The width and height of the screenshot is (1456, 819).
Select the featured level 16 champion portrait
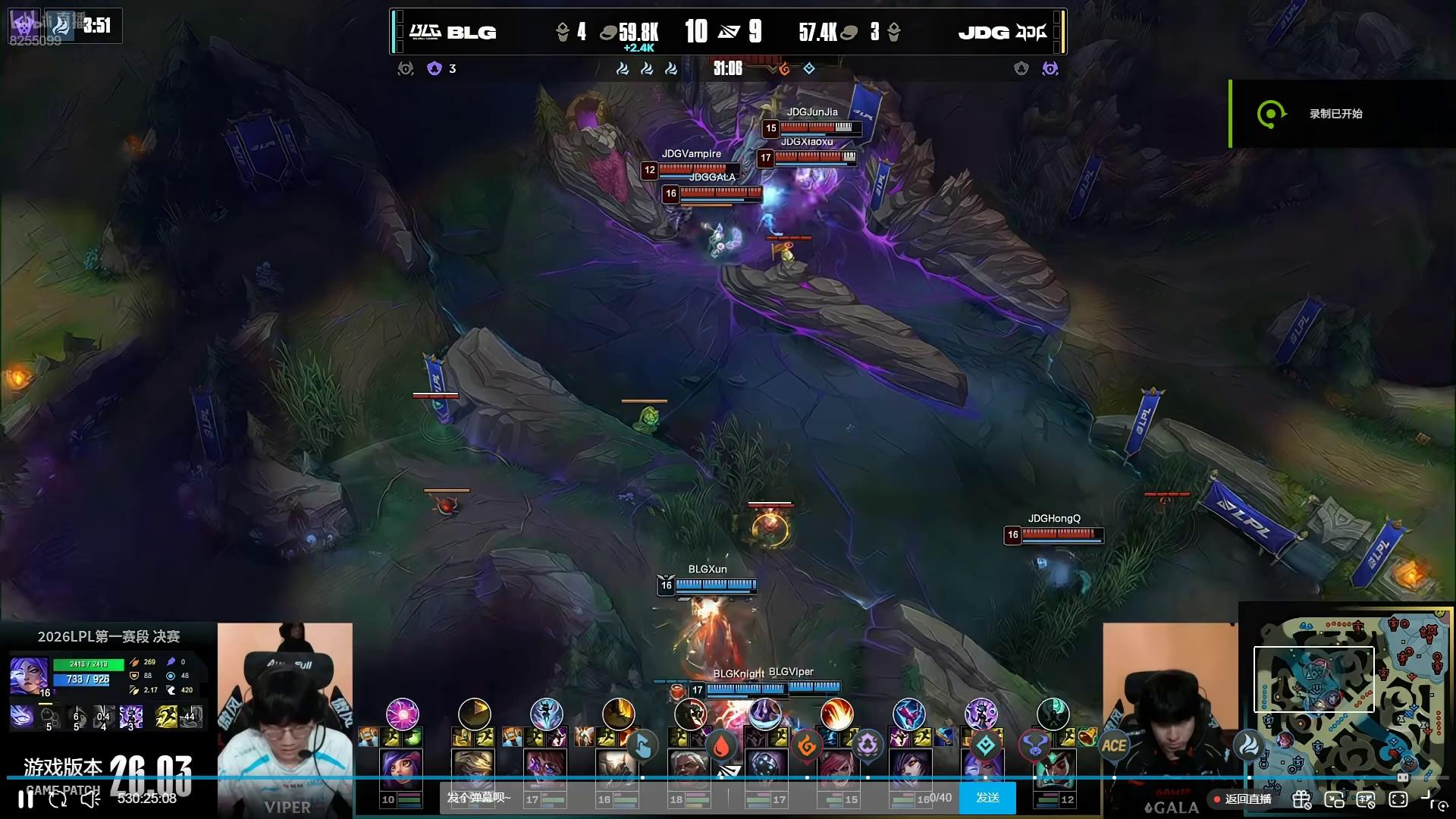click(28, 675)
